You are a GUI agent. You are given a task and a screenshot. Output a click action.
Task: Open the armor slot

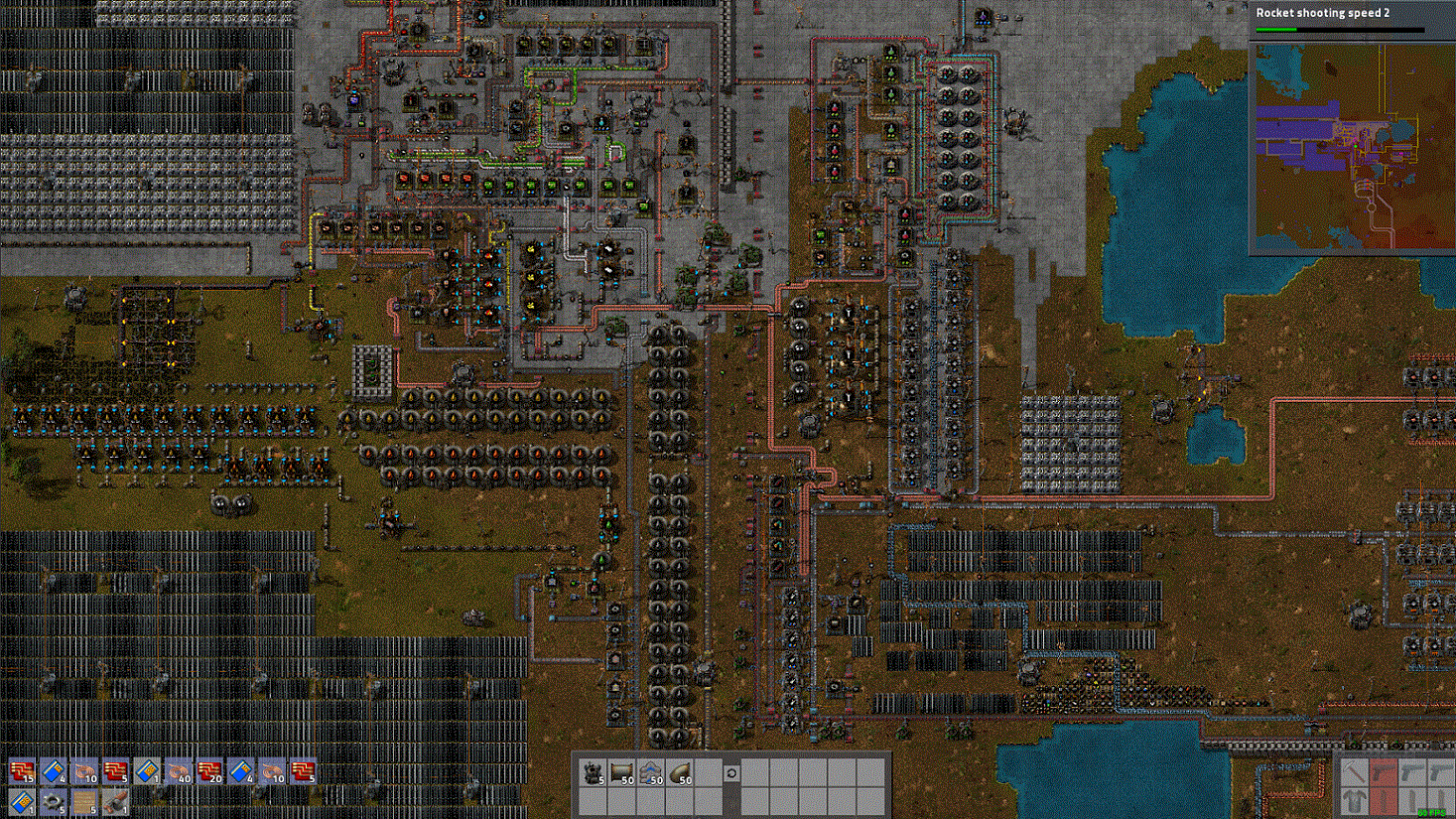[1355, 801]
